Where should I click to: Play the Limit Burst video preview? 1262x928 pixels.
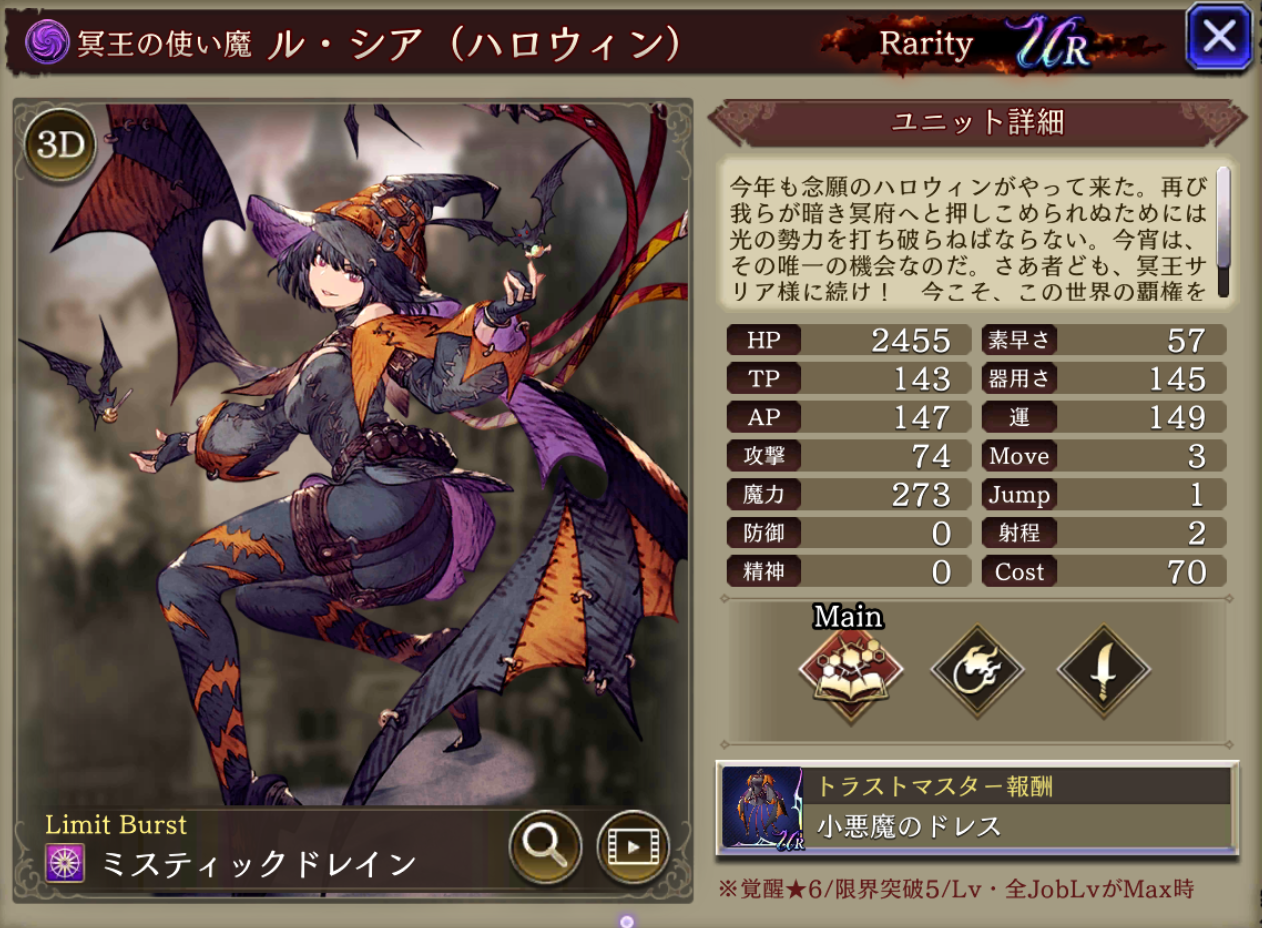tap(632, 846)
